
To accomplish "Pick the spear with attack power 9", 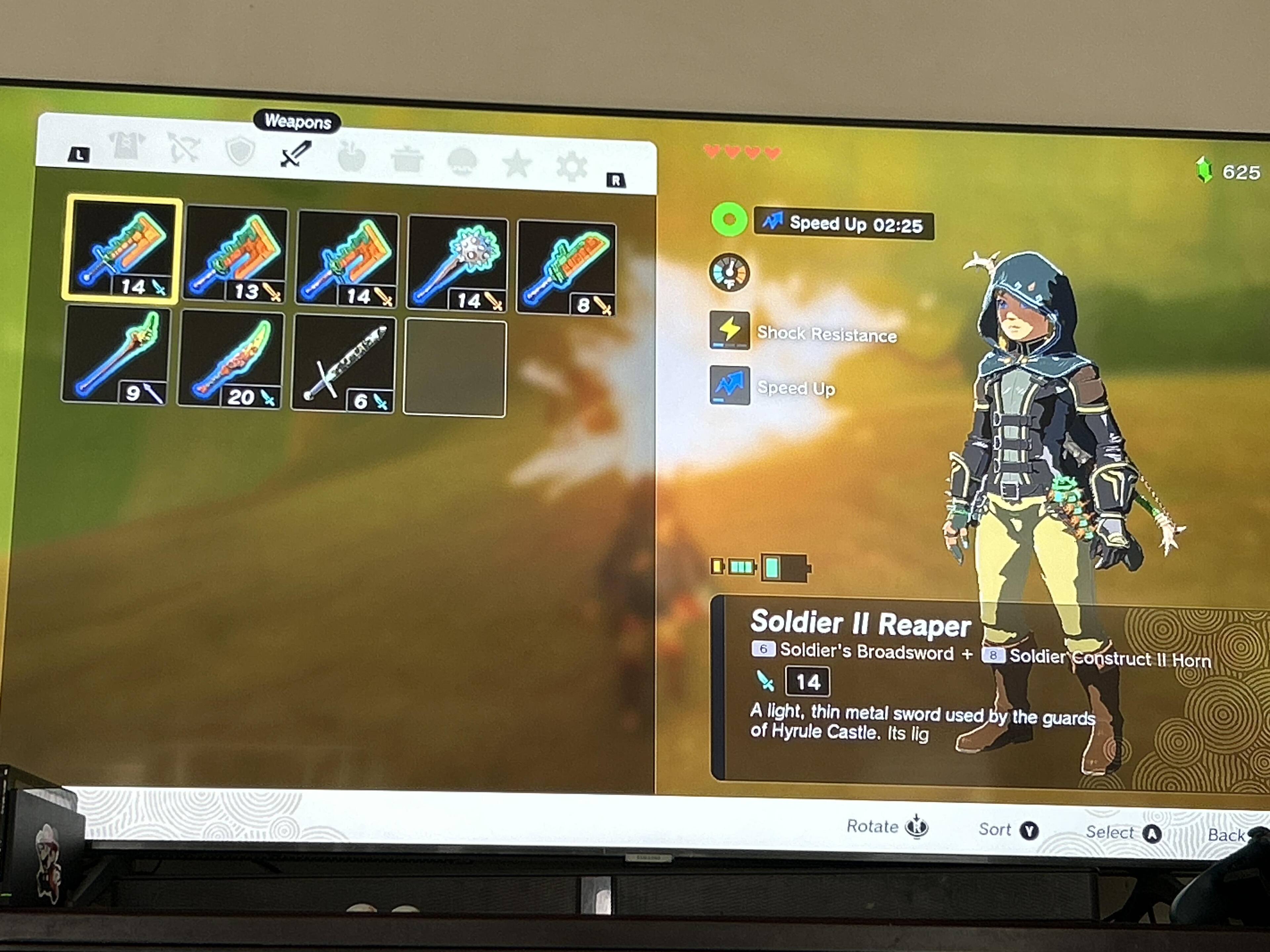I will (116, 355).
